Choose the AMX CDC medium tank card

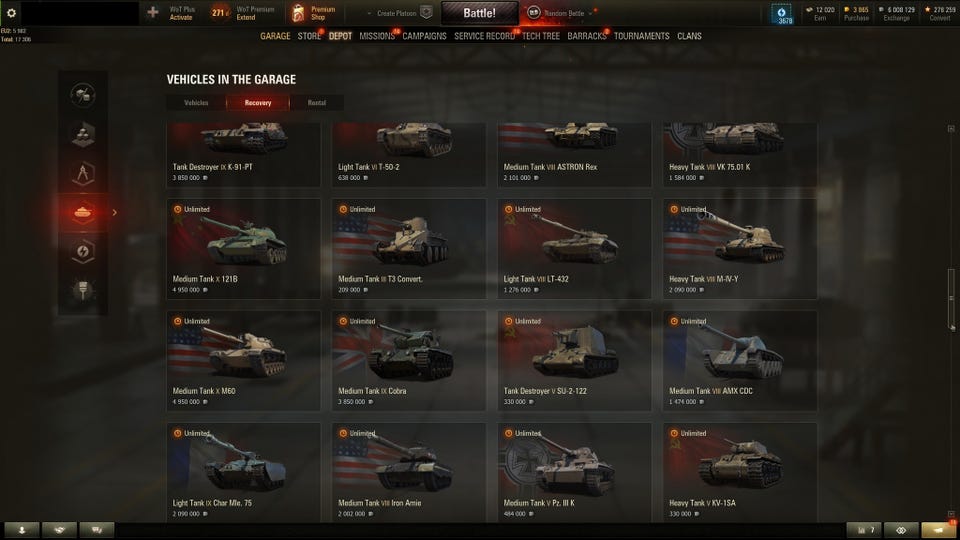tap(740, 360)
